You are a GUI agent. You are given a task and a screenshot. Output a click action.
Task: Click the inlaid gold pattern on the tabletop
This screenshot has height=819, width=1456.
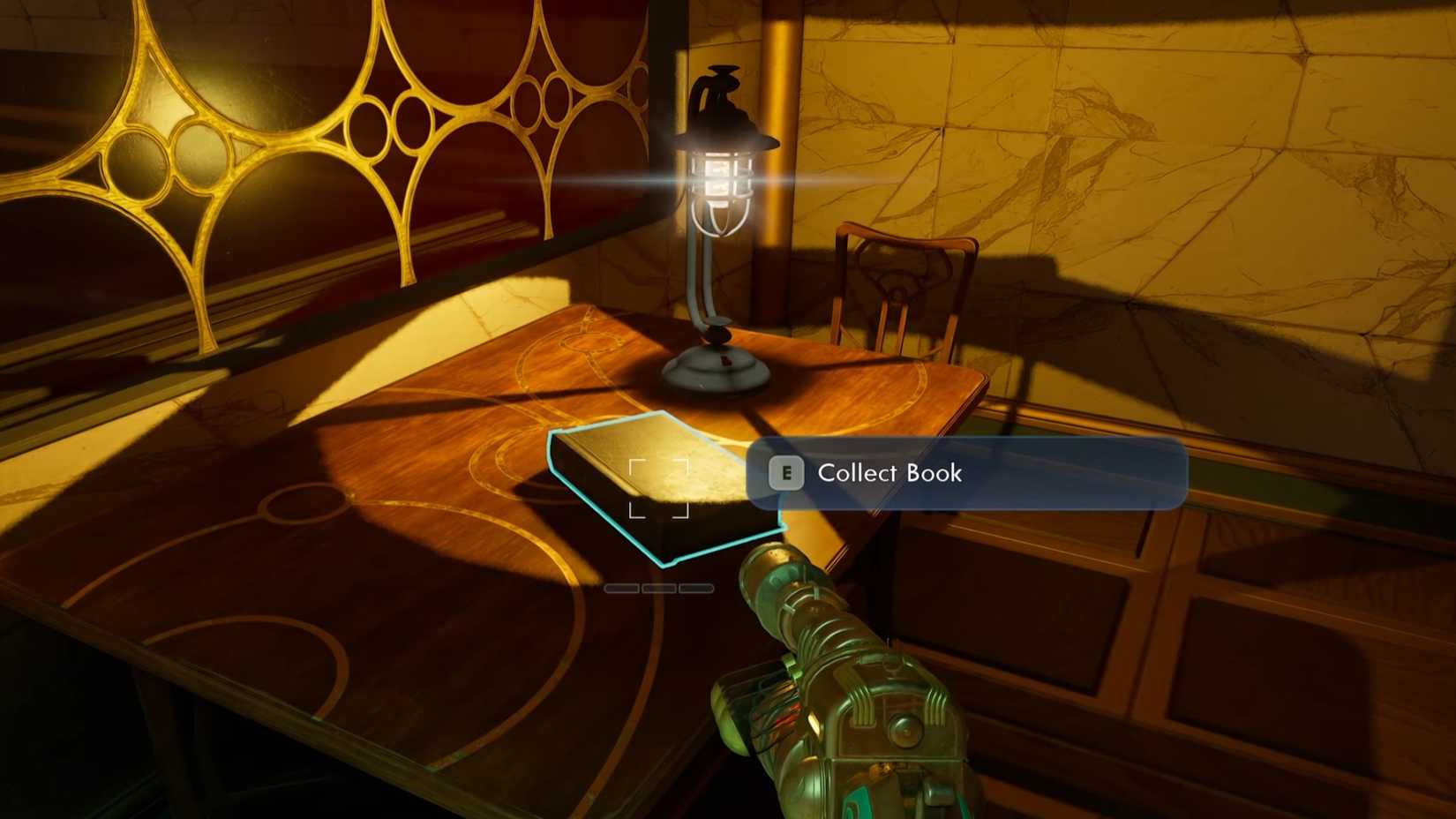tap(529, 371)
